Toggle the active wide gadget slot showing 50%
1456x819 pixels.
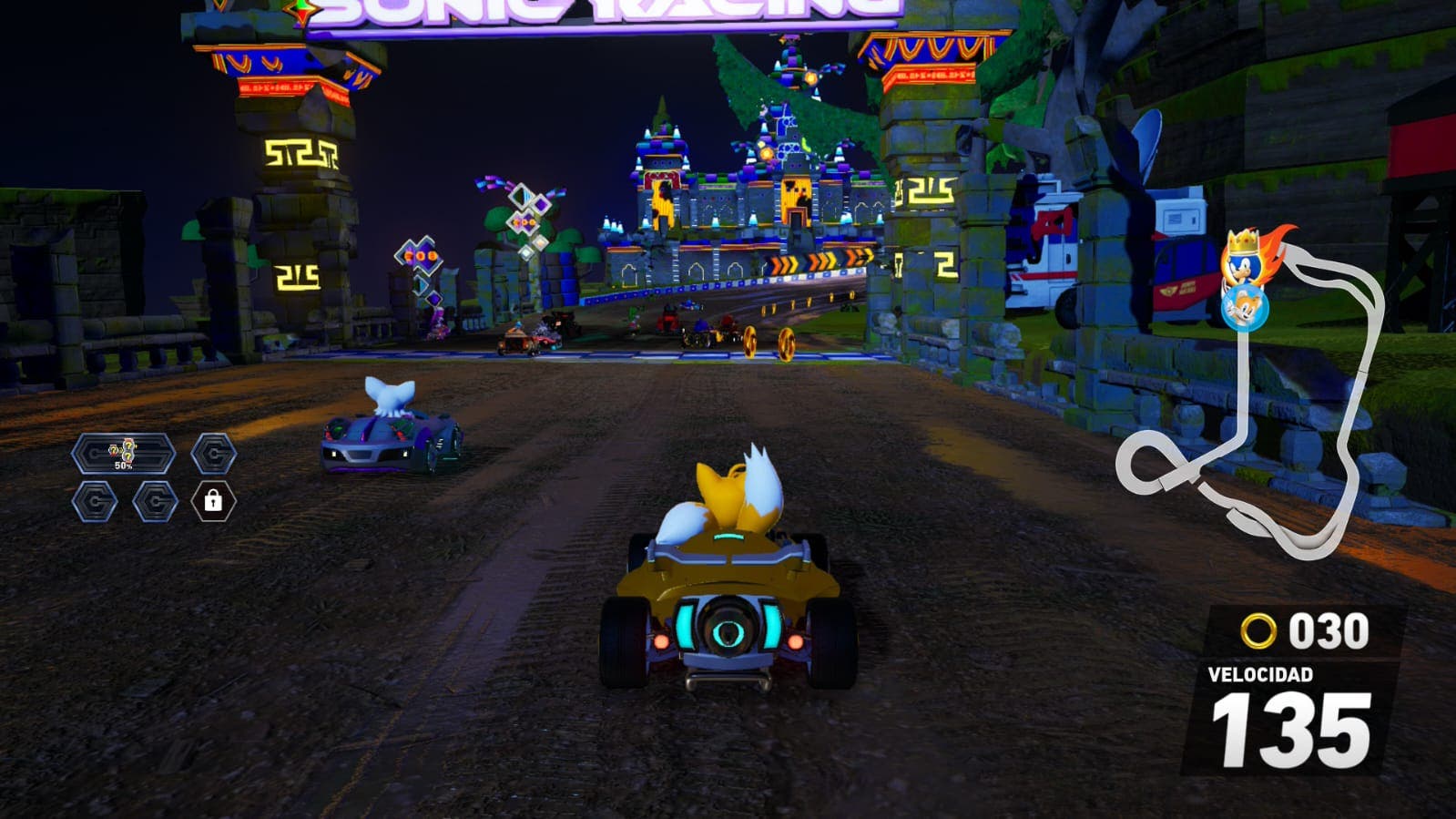click(x=126, y=456)
